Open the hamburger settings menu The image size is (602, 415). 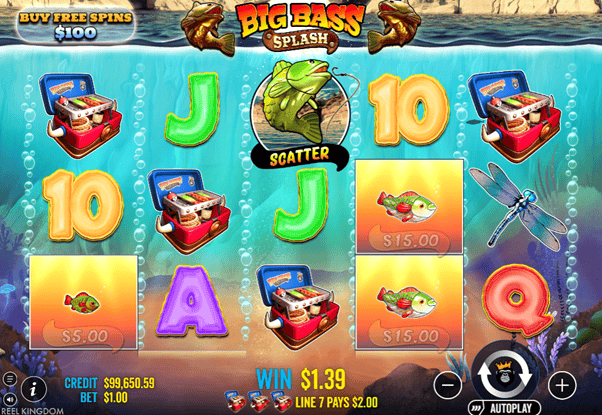(10, 378)
